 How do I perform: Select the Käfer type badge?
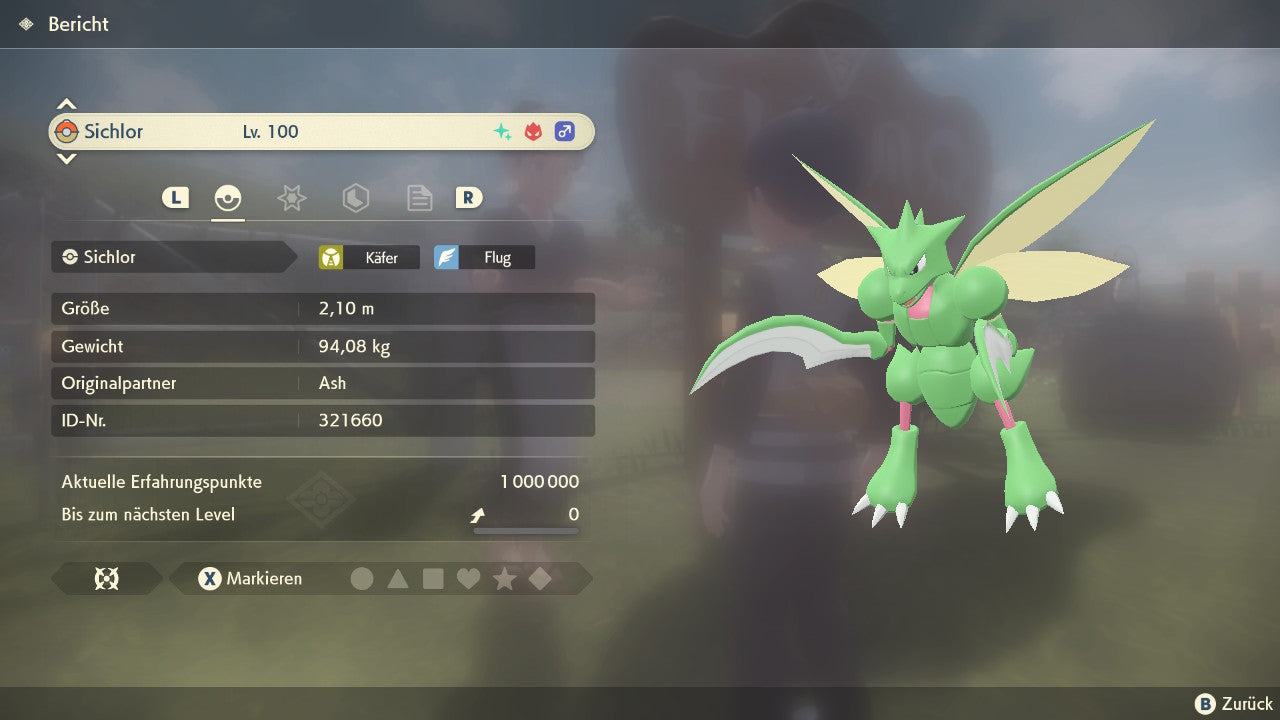tap(369, 258)
